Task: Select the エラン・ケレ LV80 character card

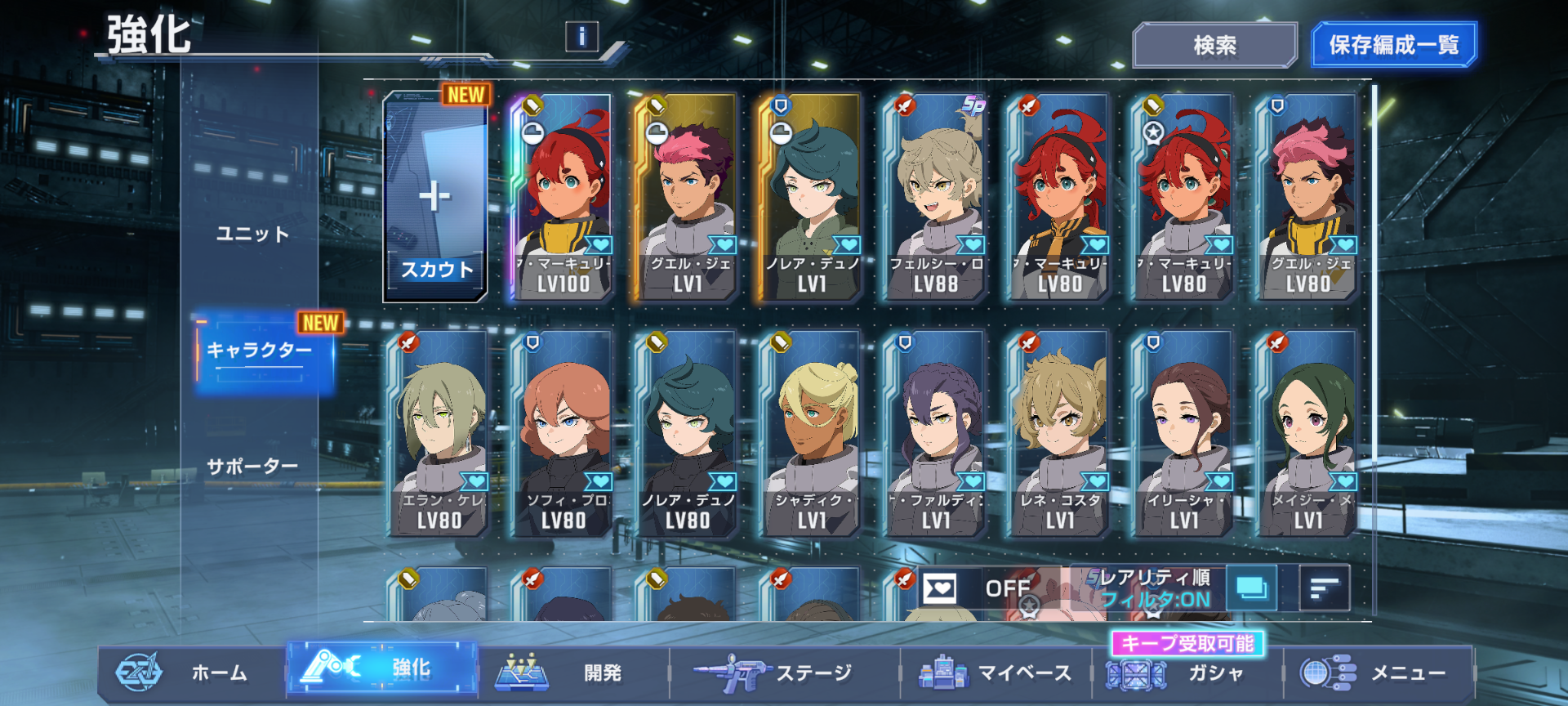Action: click(439, 435)
